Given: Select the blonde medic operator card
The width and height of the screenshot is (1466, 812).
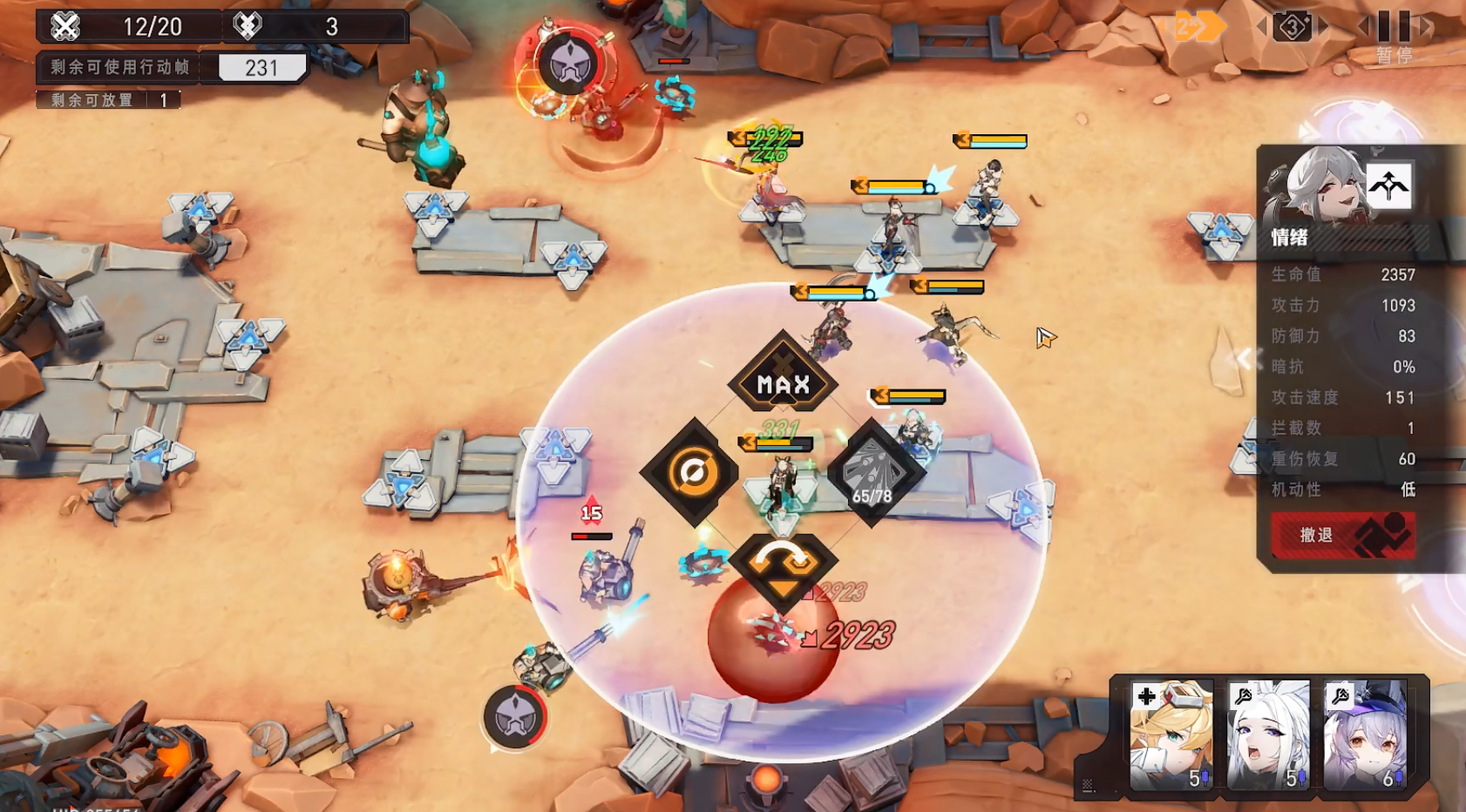Looking at the screenshot, I should pos(1171,734).
